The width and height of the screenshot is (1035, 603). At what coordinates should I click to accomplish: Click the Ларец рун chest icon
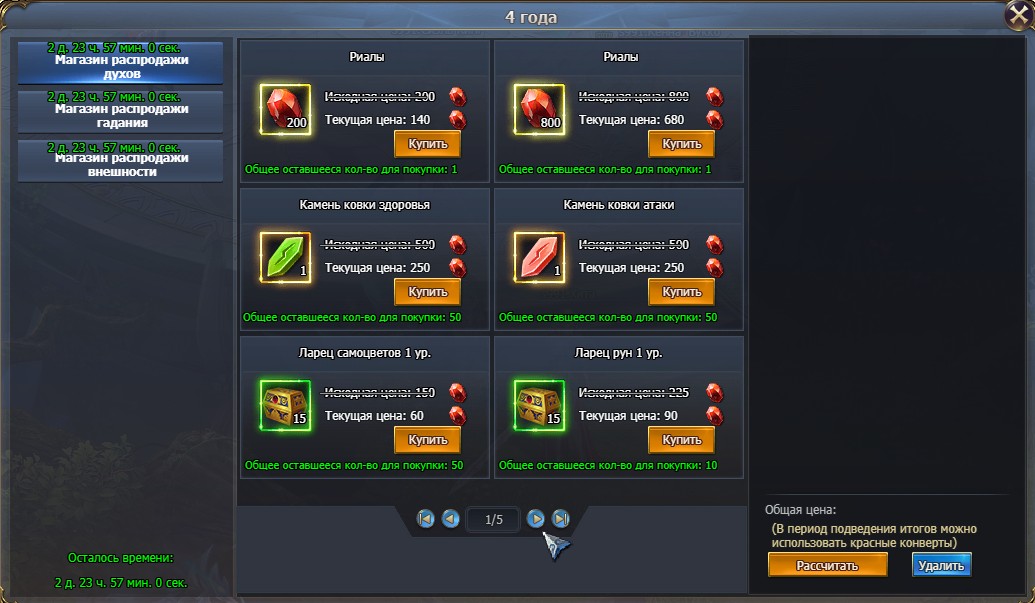[539, 405]
